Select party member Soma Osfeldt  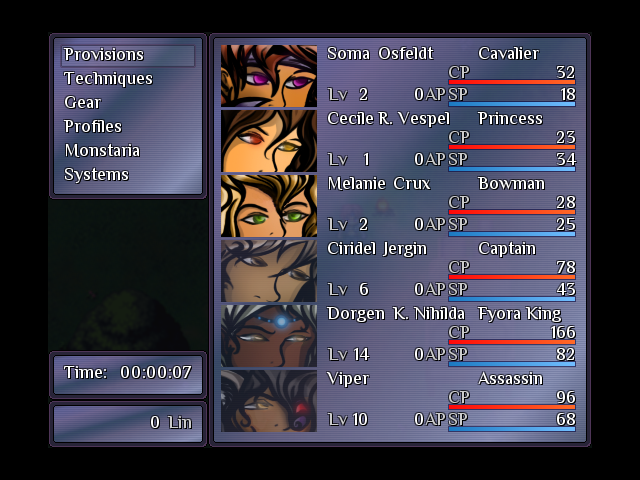(x=400, y=75)
